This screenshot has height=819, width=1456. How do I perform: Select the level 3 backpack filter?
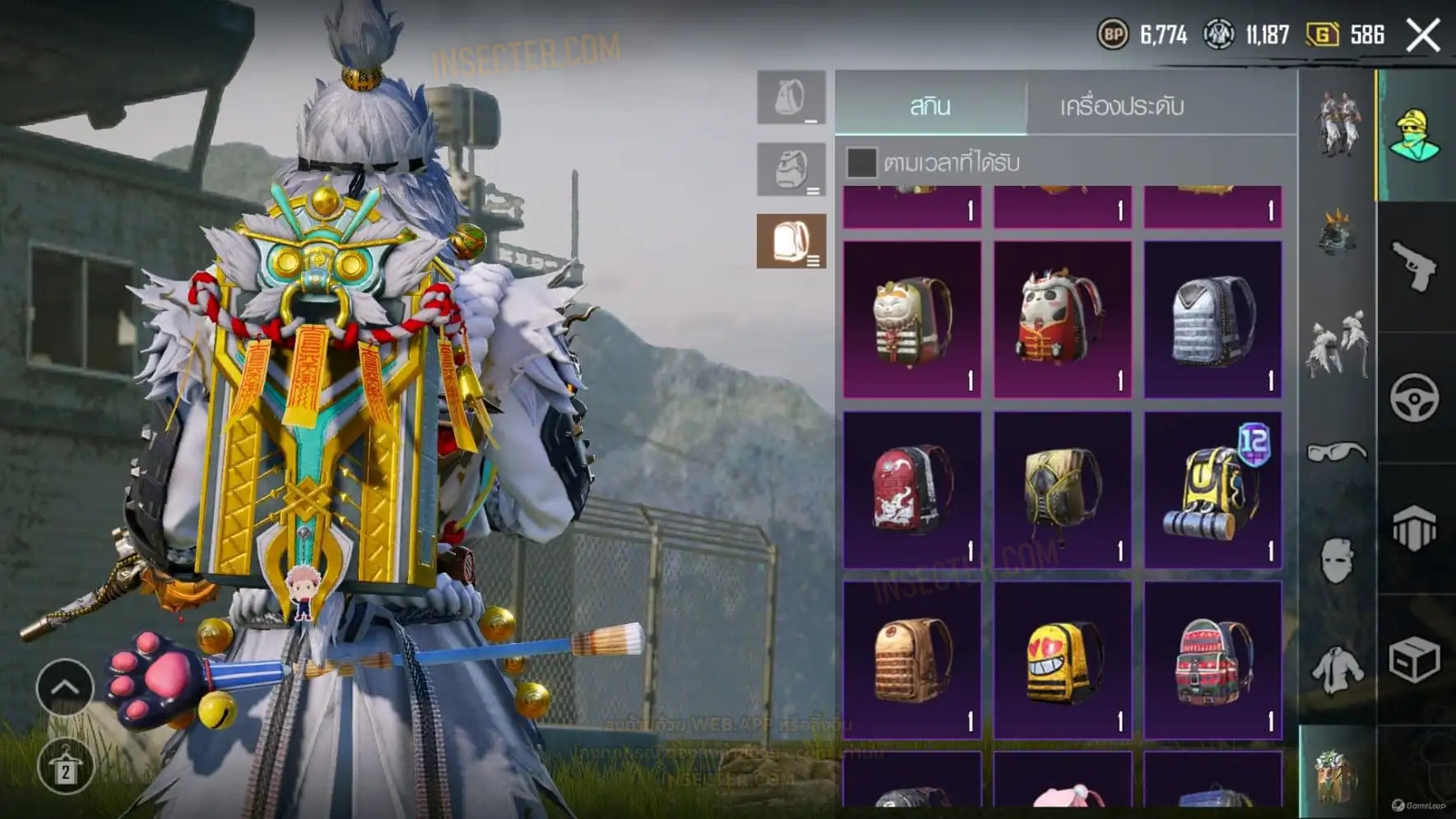click(791, 241)
